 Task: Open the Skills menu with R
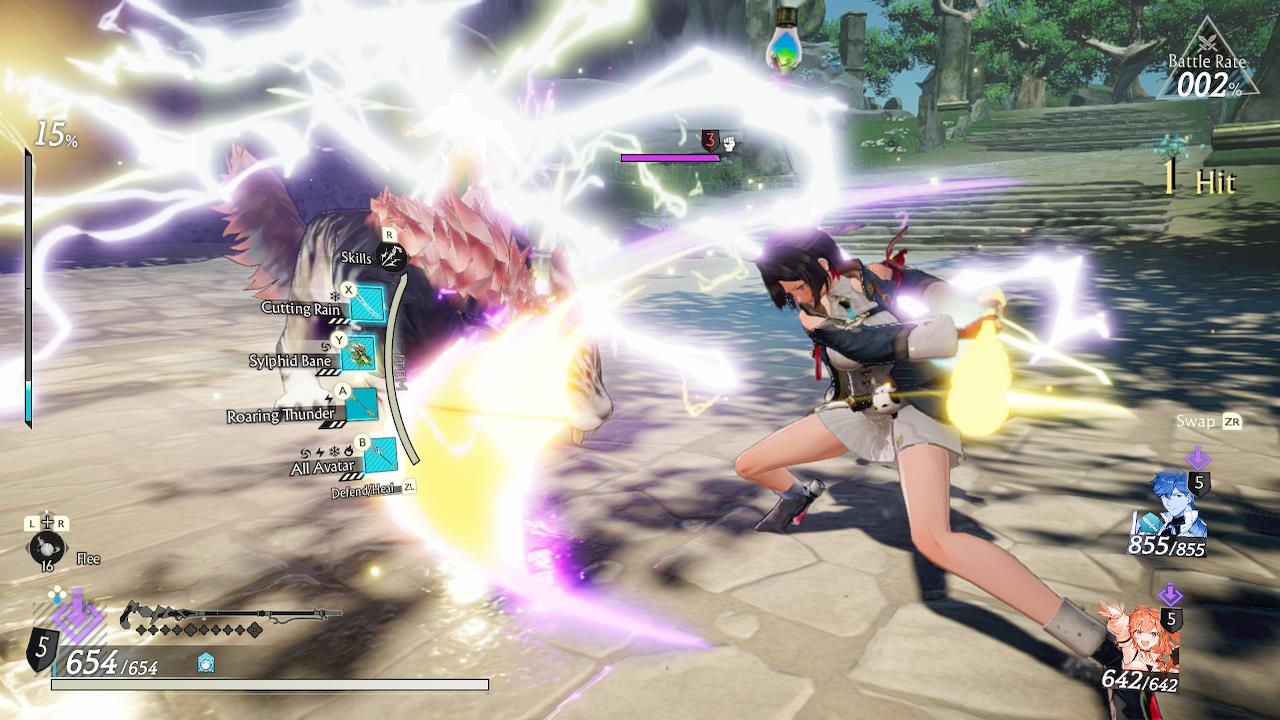pos(390,257)
